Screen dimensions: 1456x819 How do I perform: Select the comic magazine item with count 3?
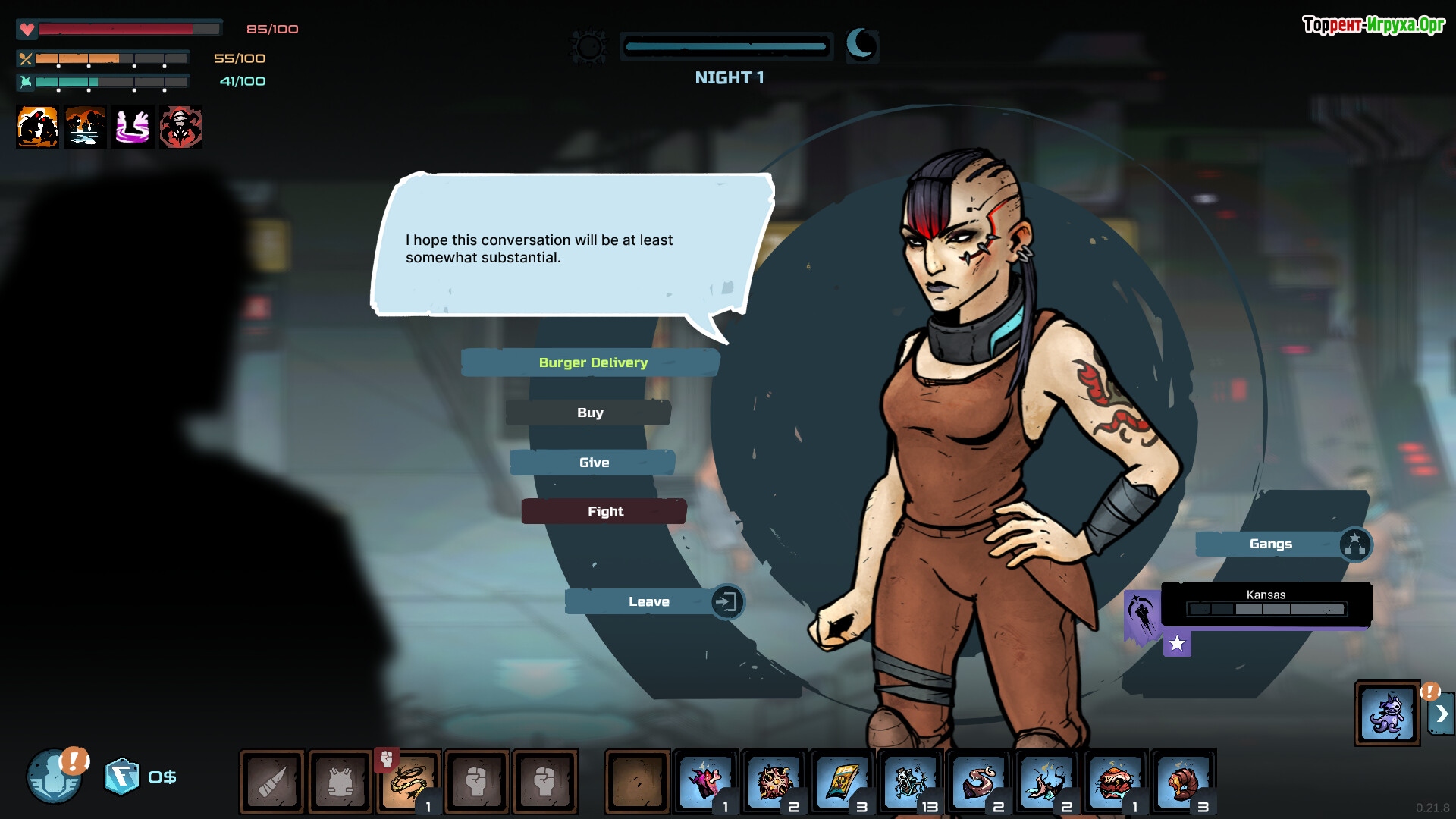842,781
